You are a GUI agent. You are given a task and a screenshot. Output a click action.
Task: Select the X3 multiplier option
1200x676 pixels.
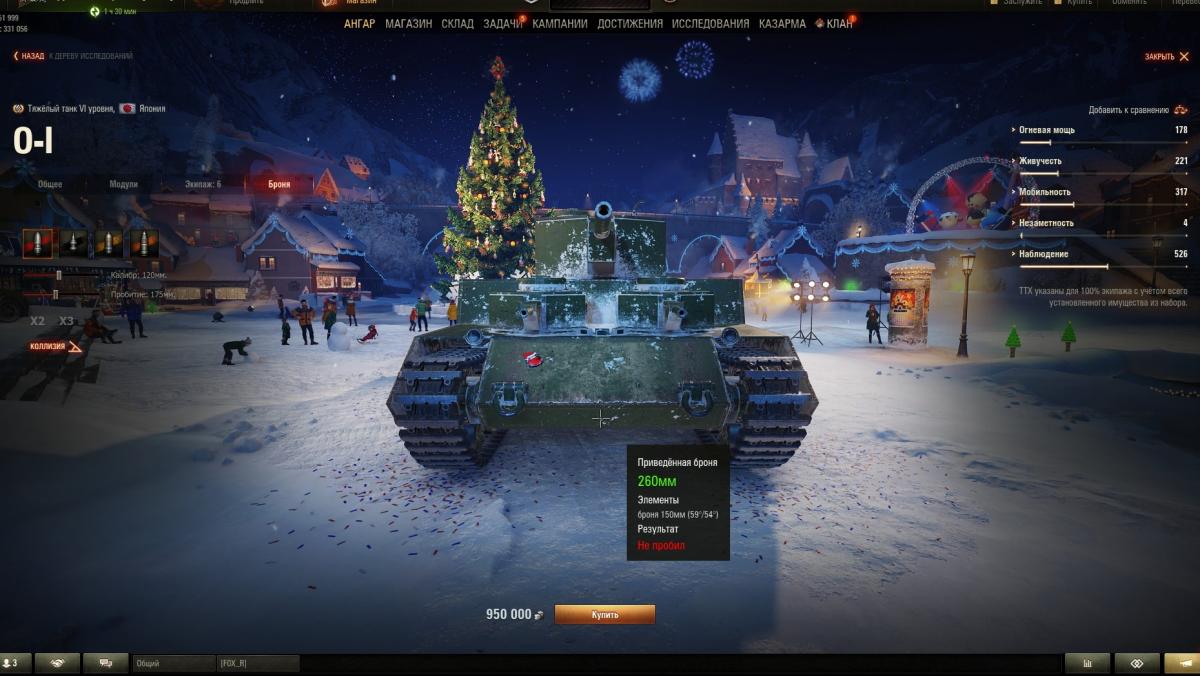tap(66, 321)
